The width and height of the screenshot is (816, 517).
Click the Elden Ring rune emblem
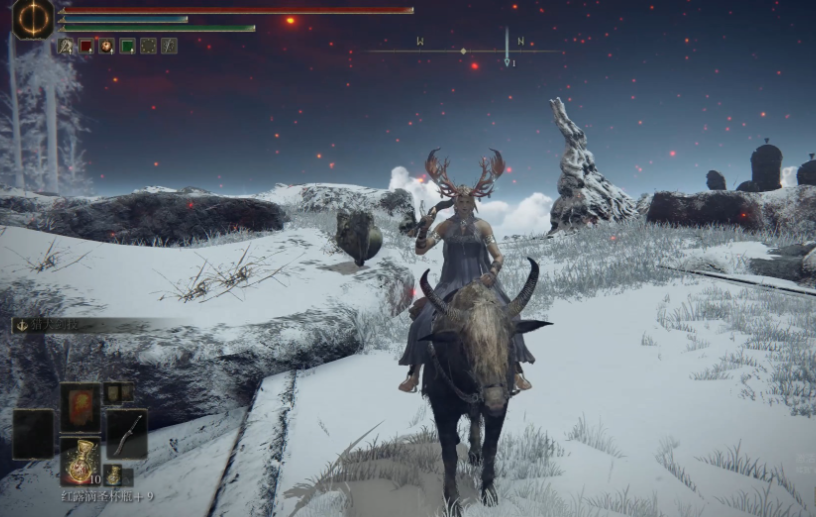(x=33, y=18)
